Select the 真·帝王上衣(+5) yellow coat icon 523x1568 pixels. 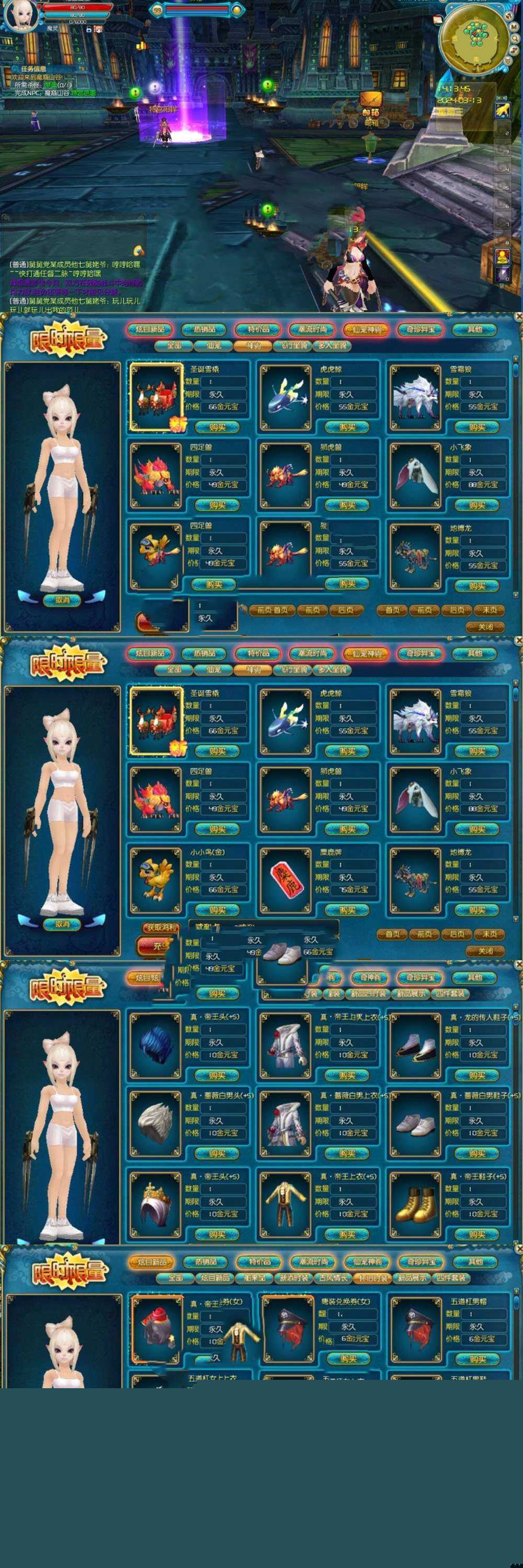point(285,1203)
